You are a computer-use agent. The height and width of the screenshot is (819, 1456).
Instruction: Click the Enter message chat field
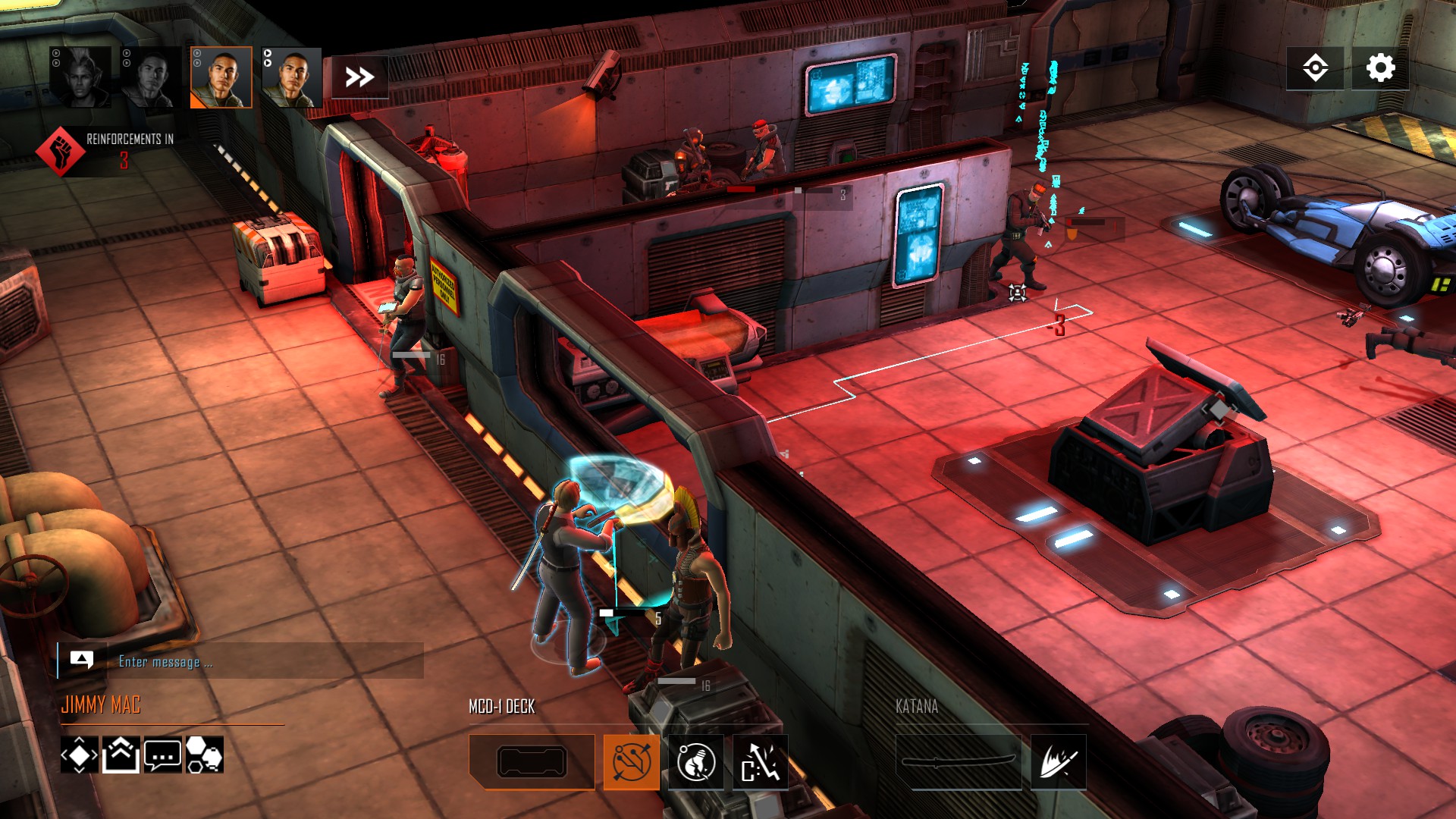(265, 661)
